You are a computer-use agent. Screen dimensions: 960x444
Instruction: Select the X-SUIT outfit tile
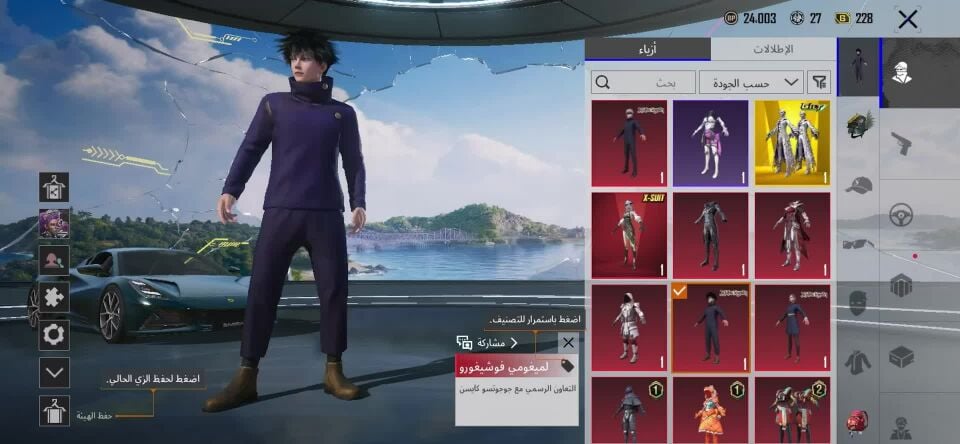point(629,235)
